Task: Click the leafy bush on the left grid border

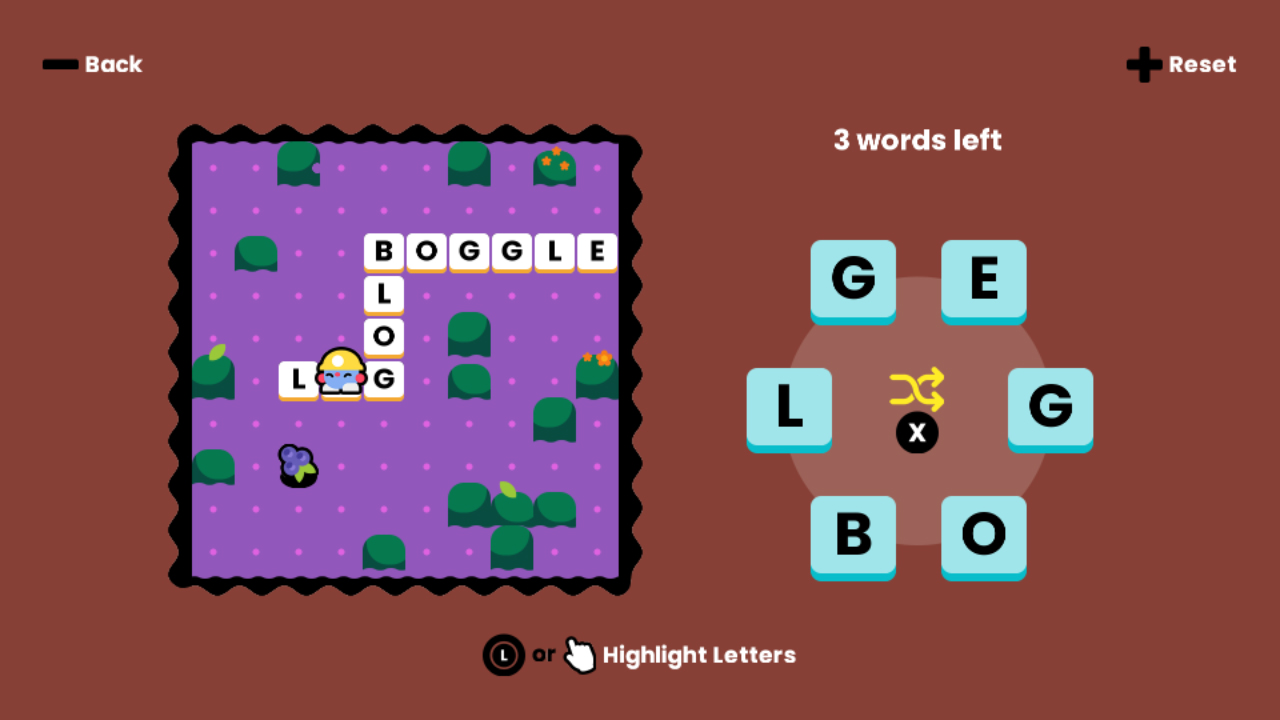Action: [213, 377]
